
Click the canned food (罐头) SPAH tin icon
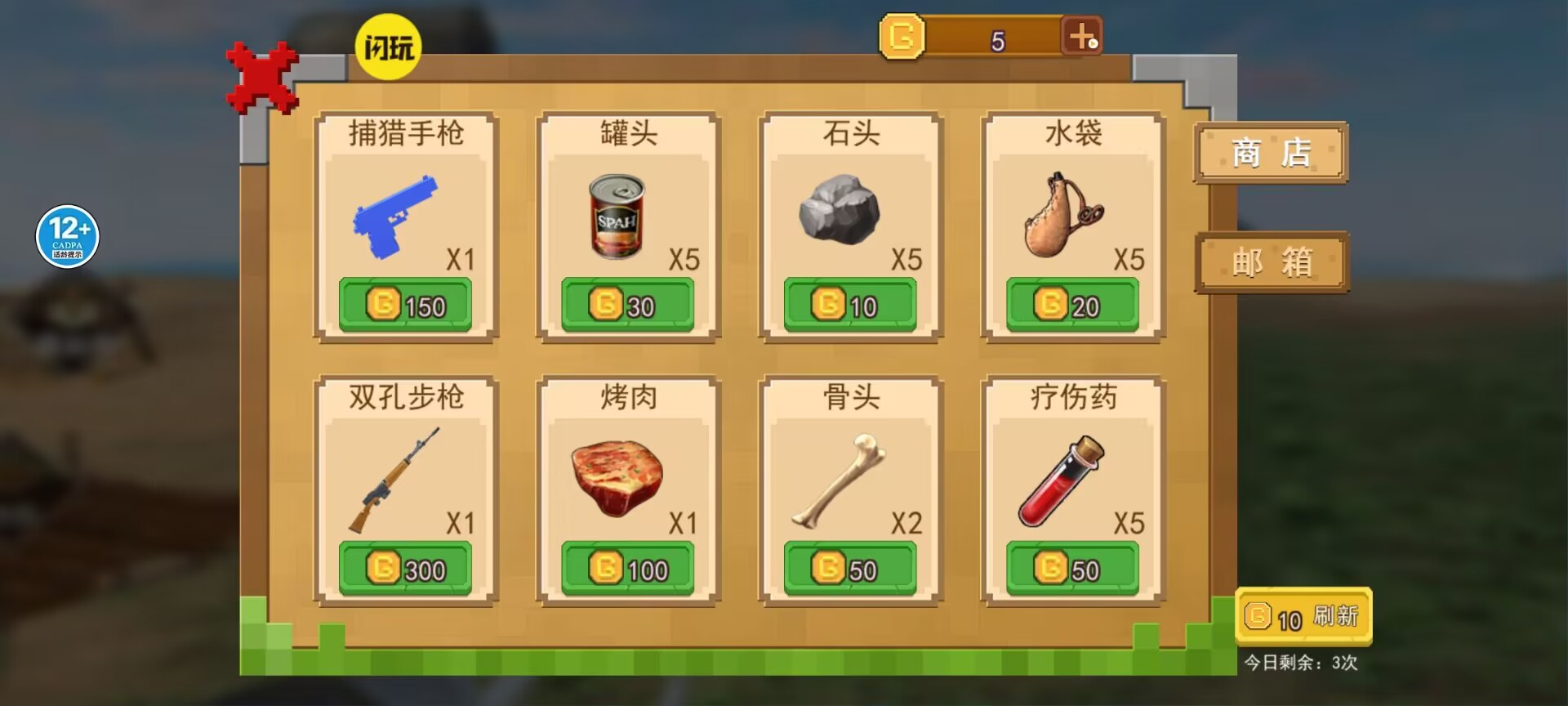[x=617, y=217]
